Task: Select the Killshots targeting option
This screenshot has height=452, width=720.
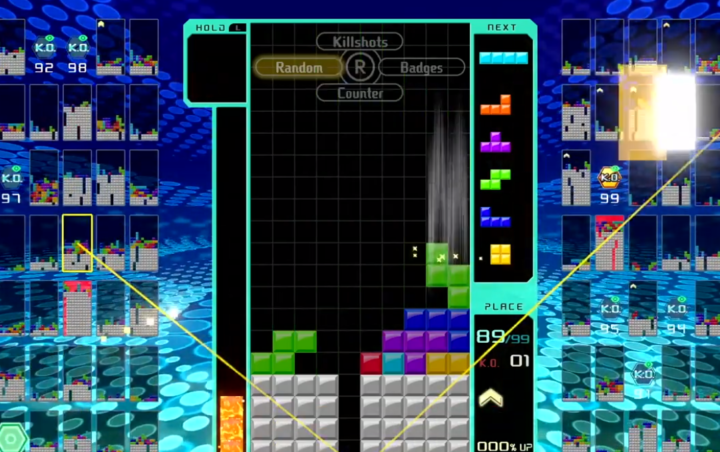Action: (360, 42)
